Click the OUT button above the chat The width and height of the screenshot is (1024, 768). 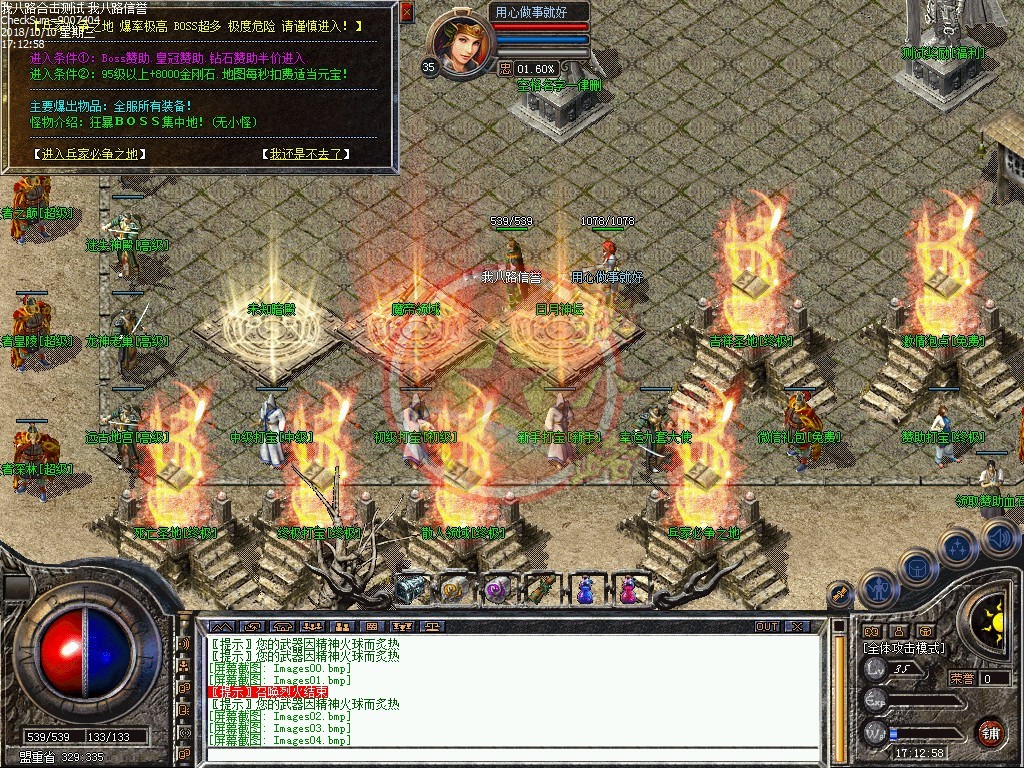(767, 626)
